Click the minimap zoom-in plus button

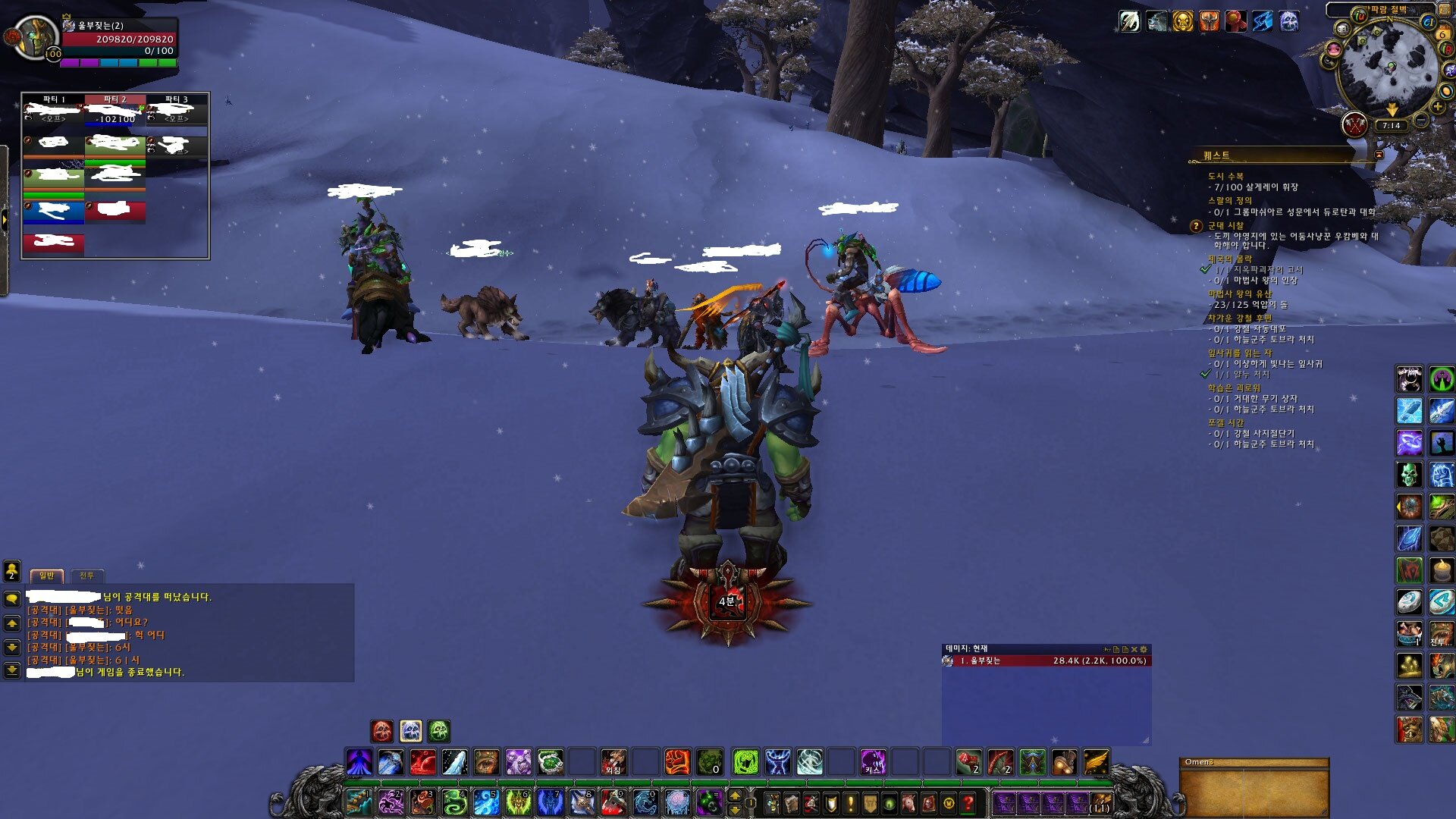[x=1438, y=107]
